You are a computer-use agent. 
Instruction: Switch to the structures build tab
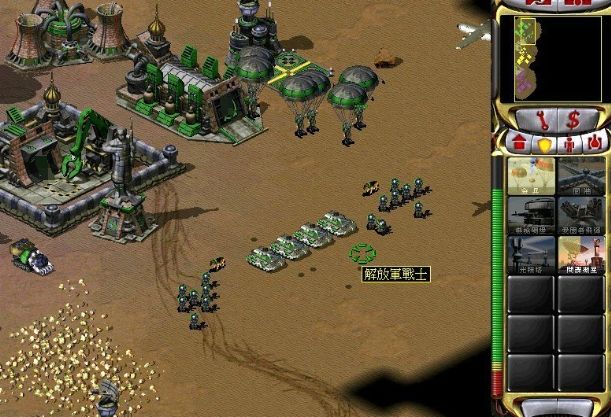point(520,142)
